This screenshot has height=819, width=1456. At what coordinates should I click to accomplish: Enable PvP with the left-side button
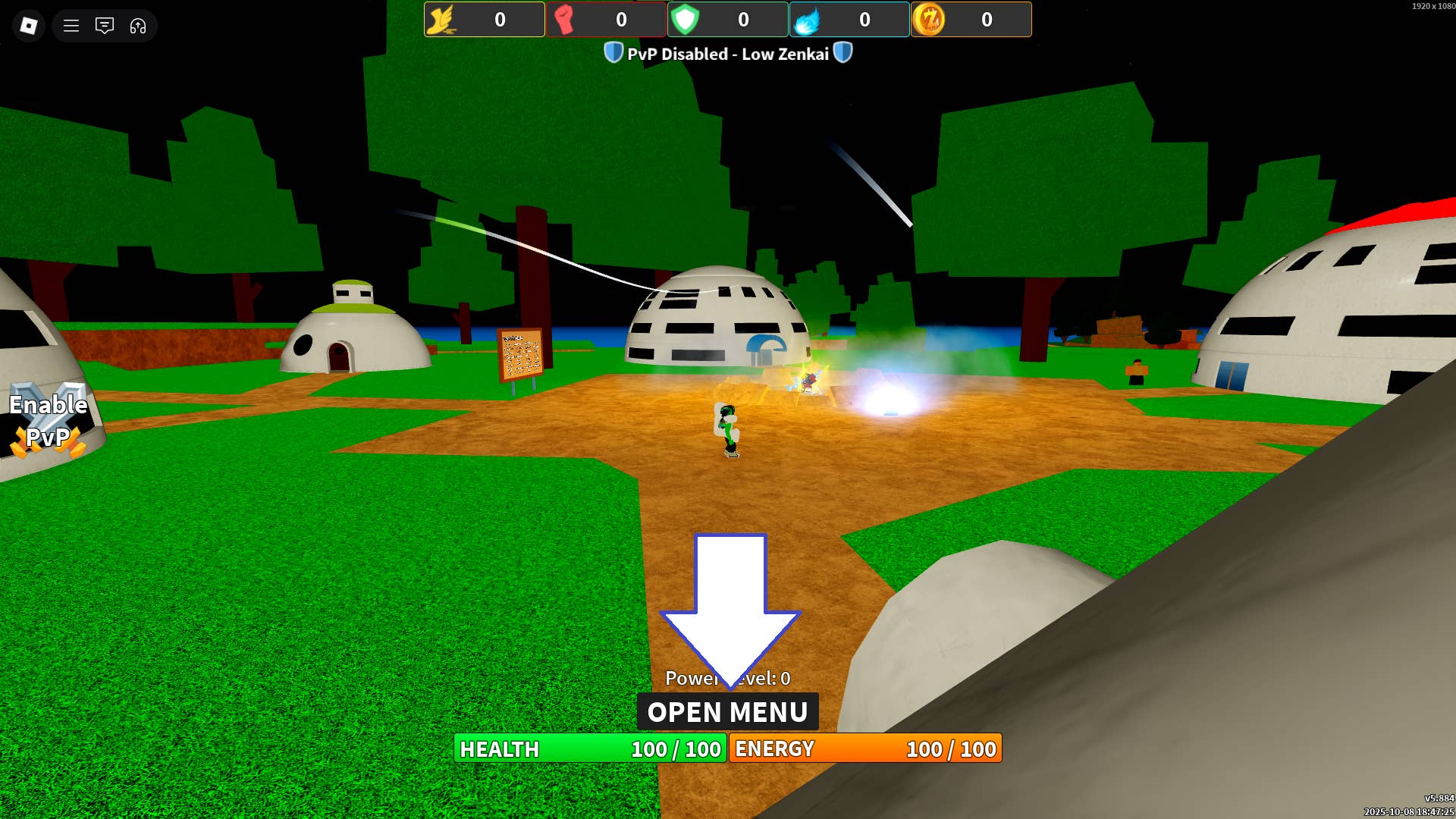(47, 419)
